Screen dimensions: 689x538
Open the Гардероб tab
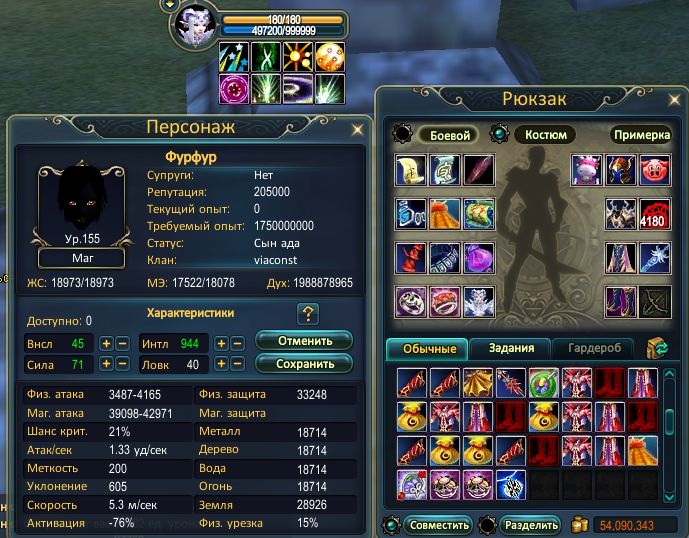pos(593,348)
